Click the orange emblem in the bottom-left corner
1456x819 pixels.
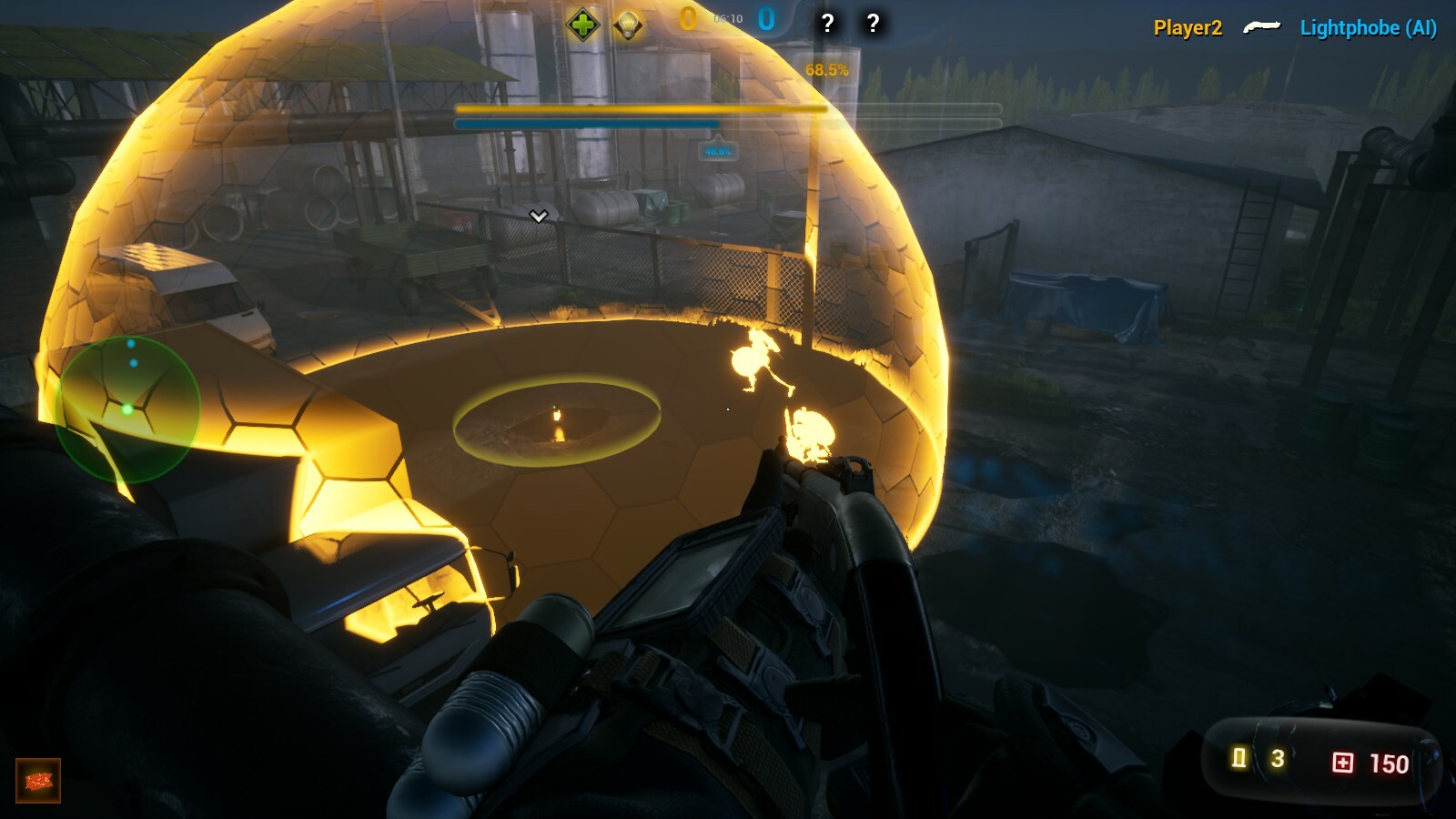tap(36, 780)
